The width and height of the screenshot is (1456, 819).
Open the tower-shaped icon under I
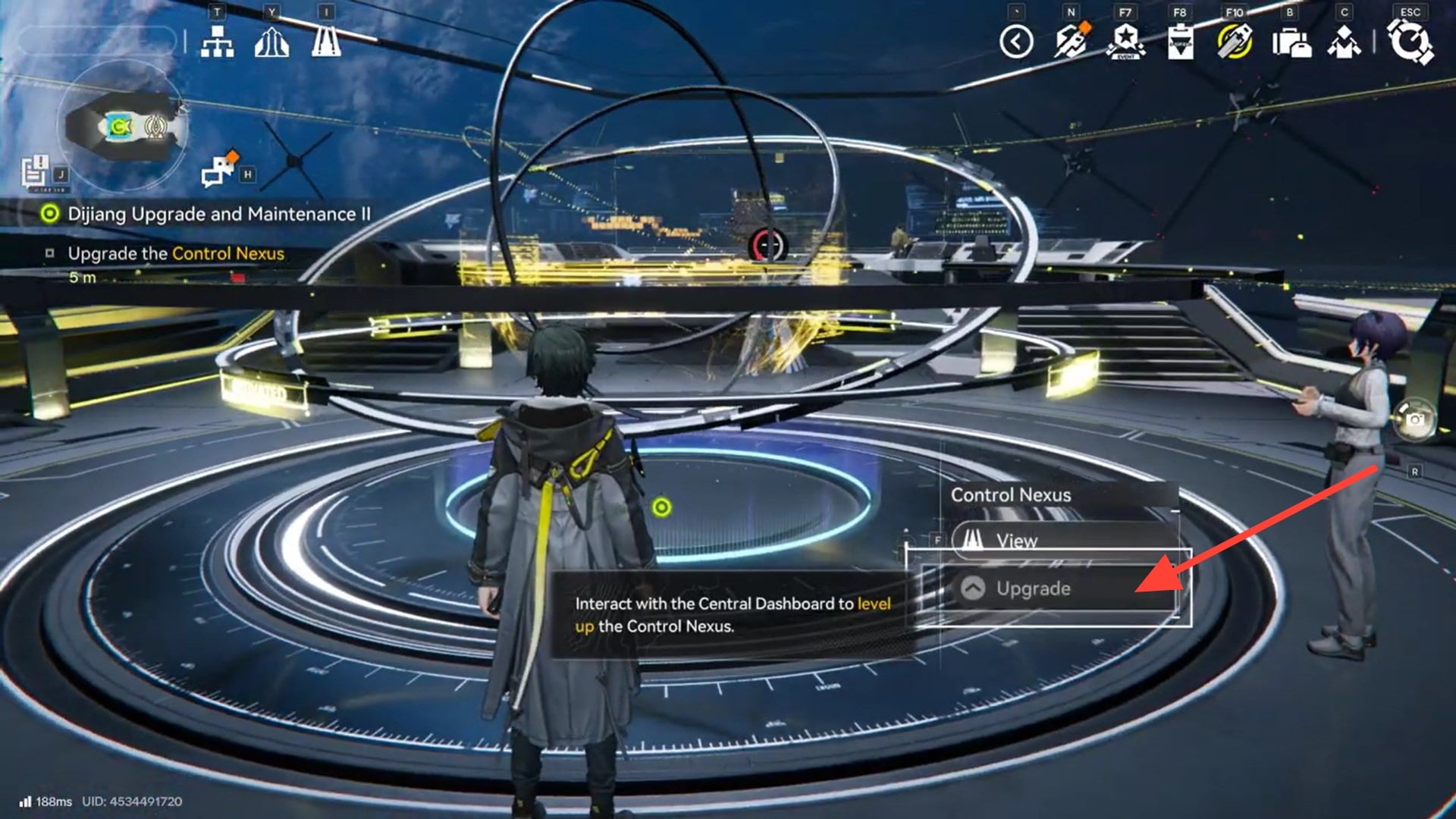point(326,41)
